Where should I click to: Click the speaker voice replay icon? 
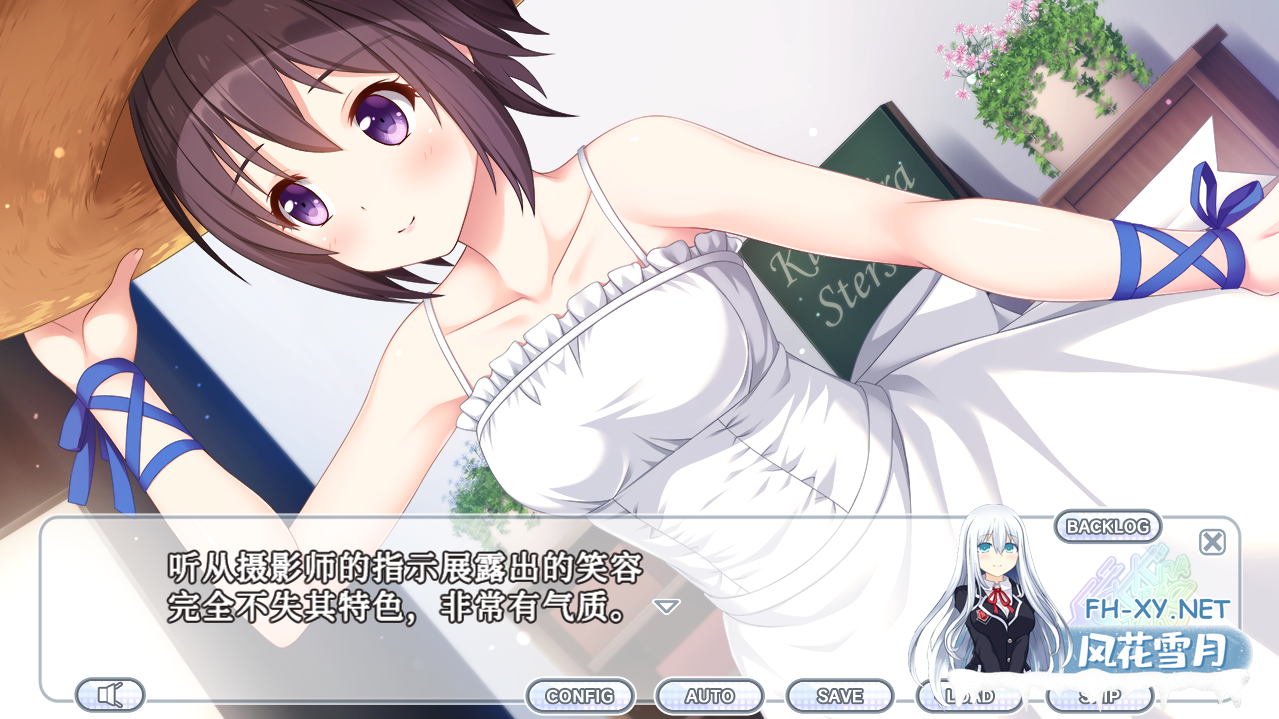[110, 694]
